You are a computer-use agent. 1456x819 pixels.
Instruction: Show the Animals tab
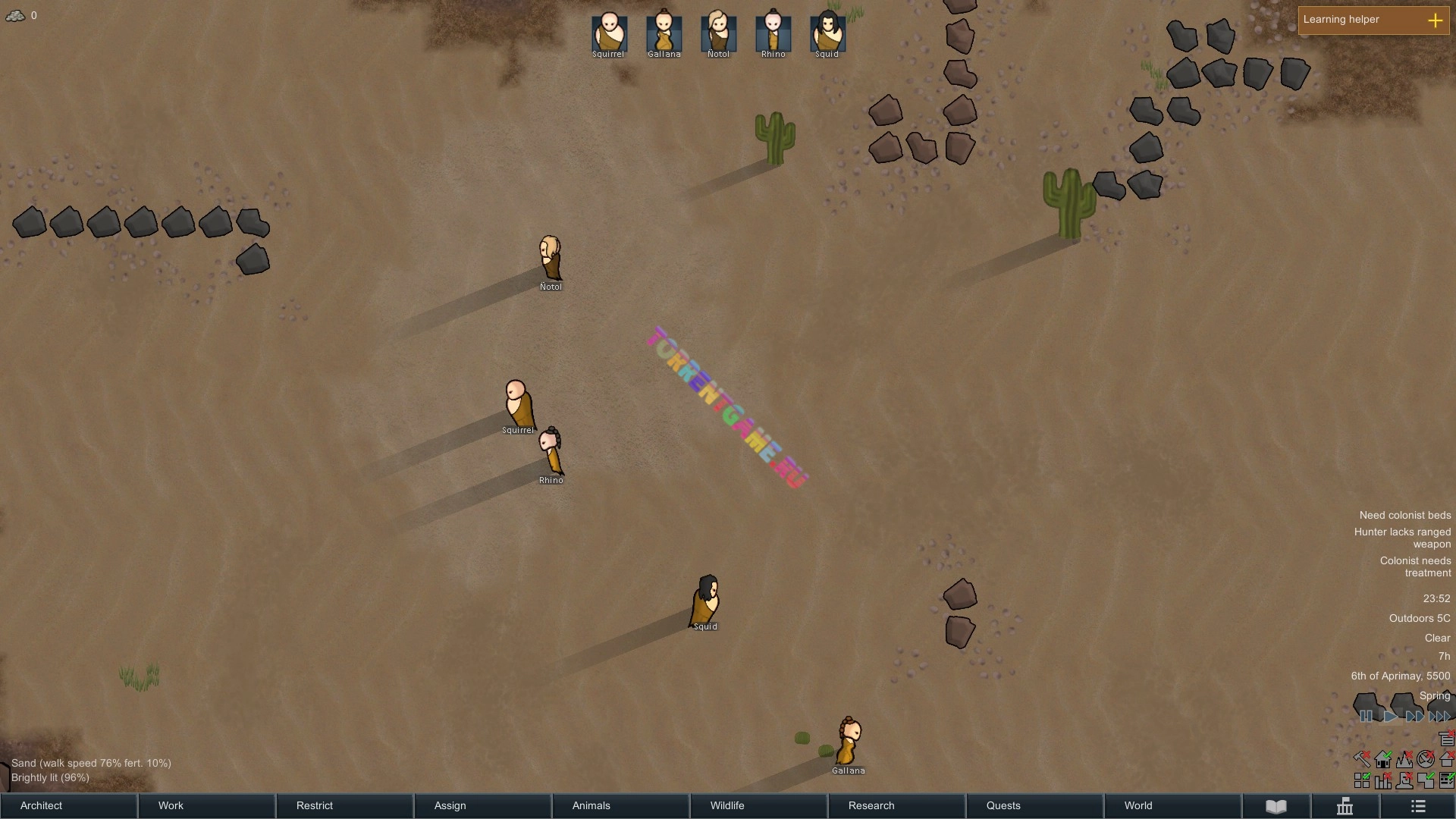coord(620,805)
